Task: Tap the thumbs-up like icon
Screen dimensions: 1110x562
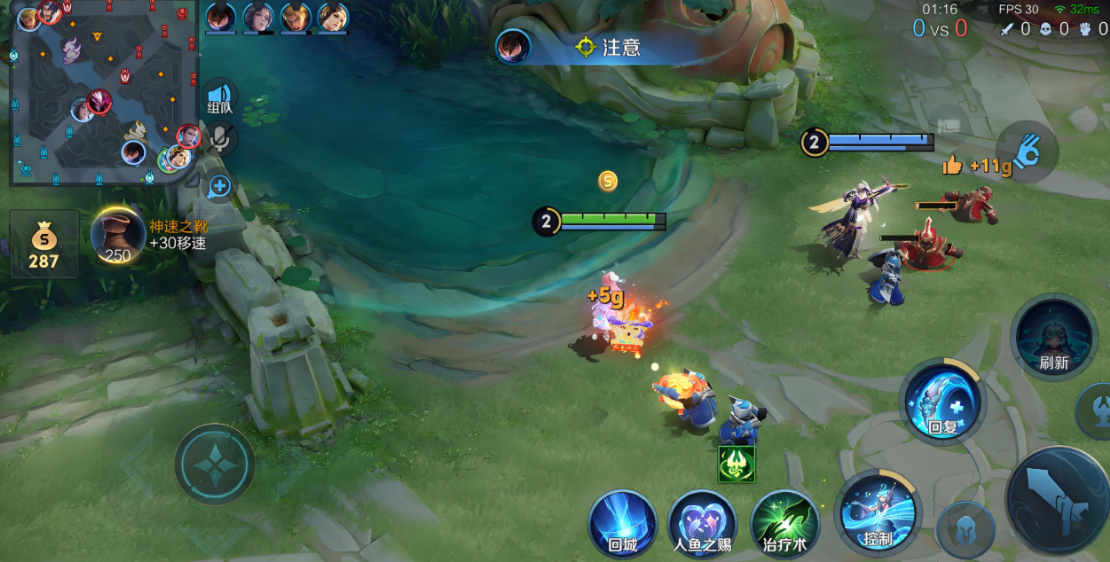Action: click(952, 166)
